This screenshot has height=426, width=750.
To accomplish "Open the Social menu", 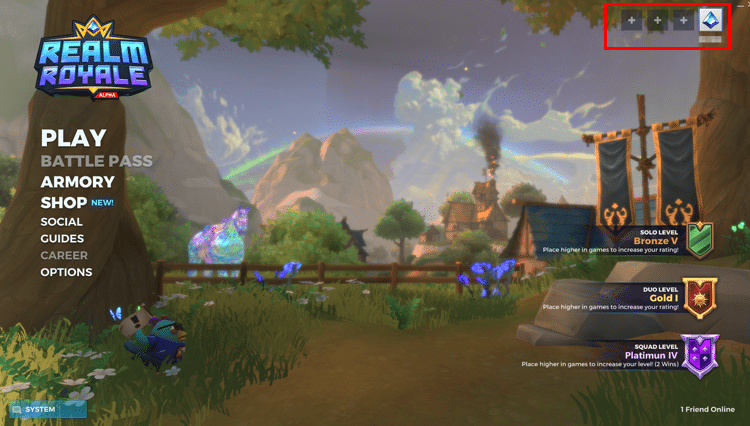I will (62, 222).
